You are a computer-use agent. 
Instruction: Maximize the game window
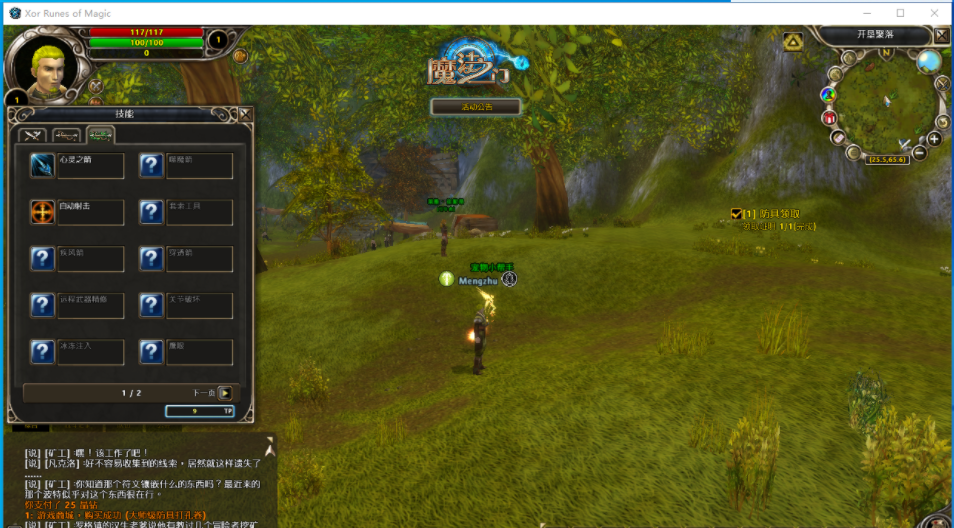pyautogui.click(x=900, y=13)
